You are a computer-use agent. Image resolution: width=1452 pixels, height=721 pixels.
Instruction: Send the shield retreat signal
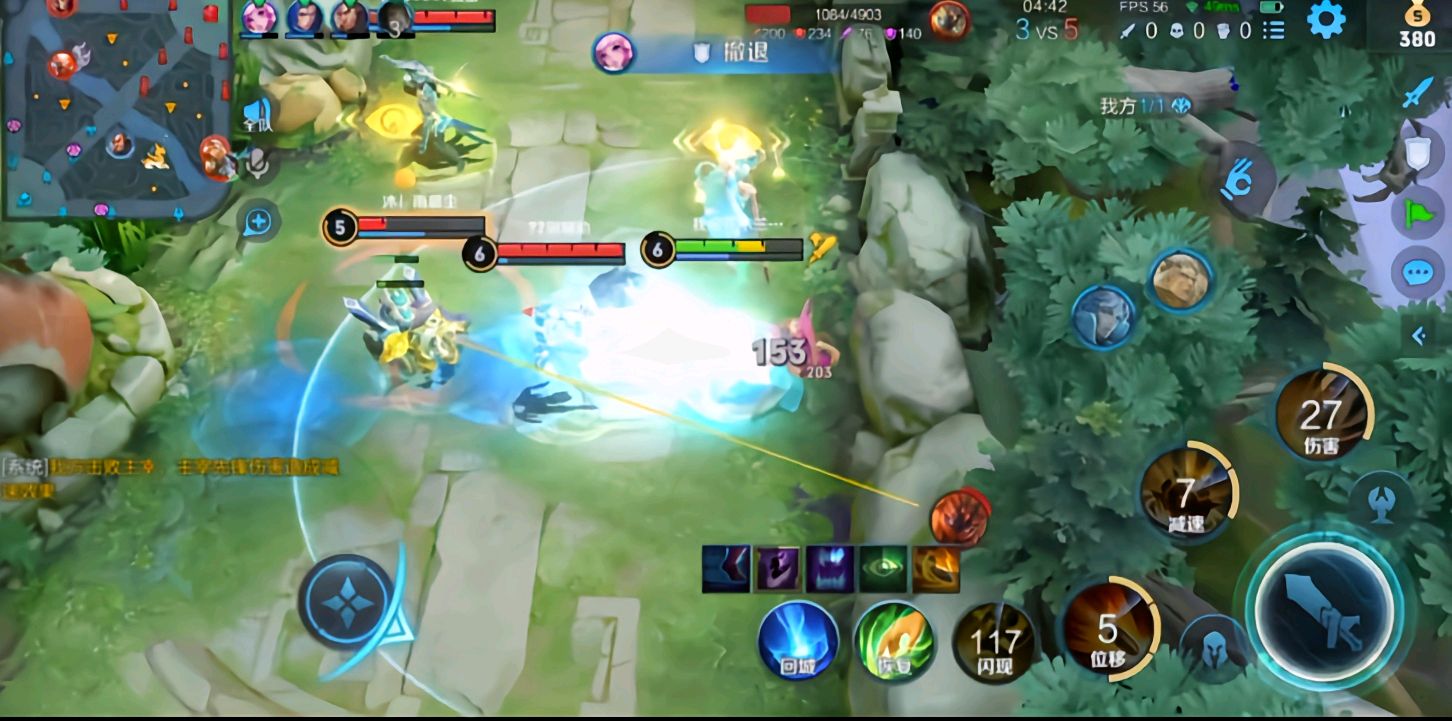pyautogui.click(x=1418, y=152)
